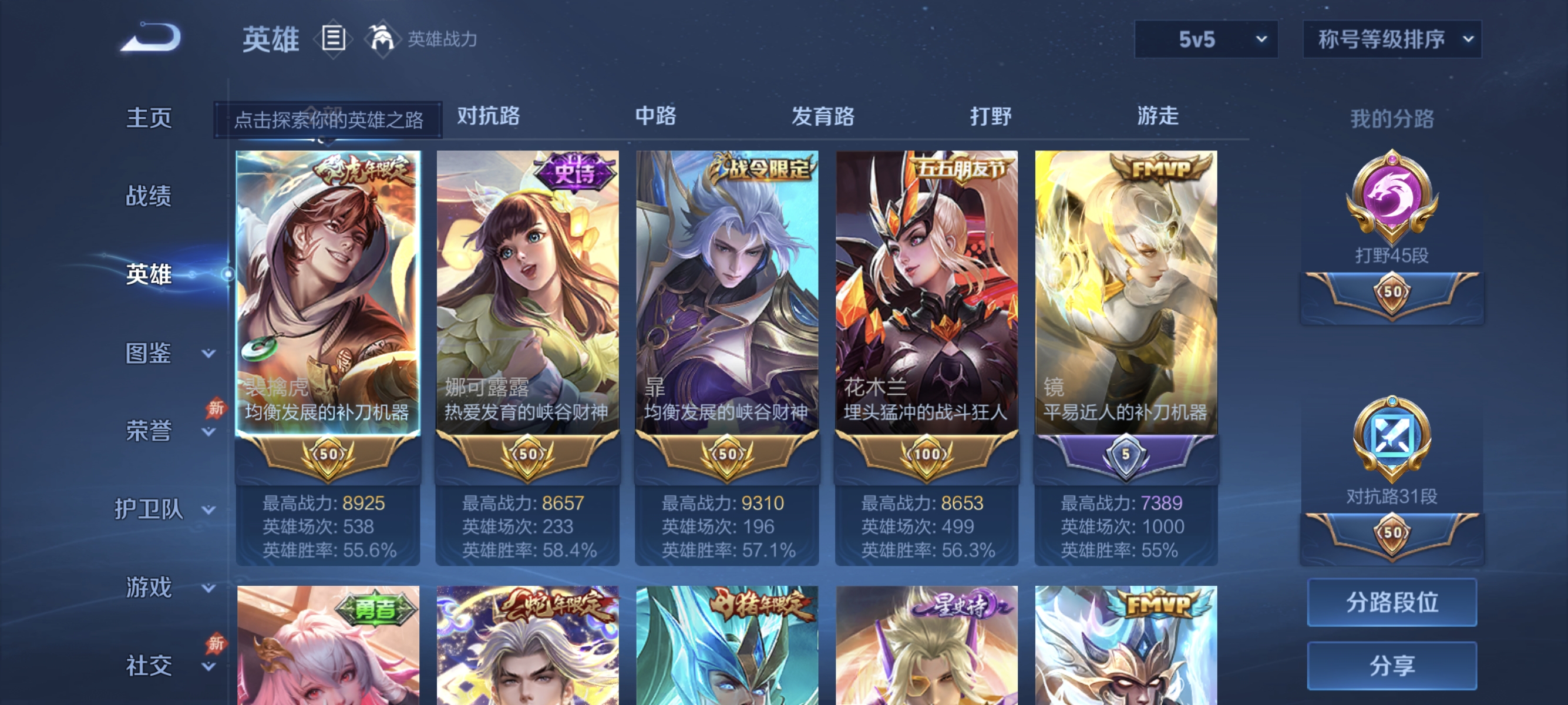Viewport: 1568px width, 705px height.
Task: Switch to the 对抗路 lane tab
Action: click(486, 117)
